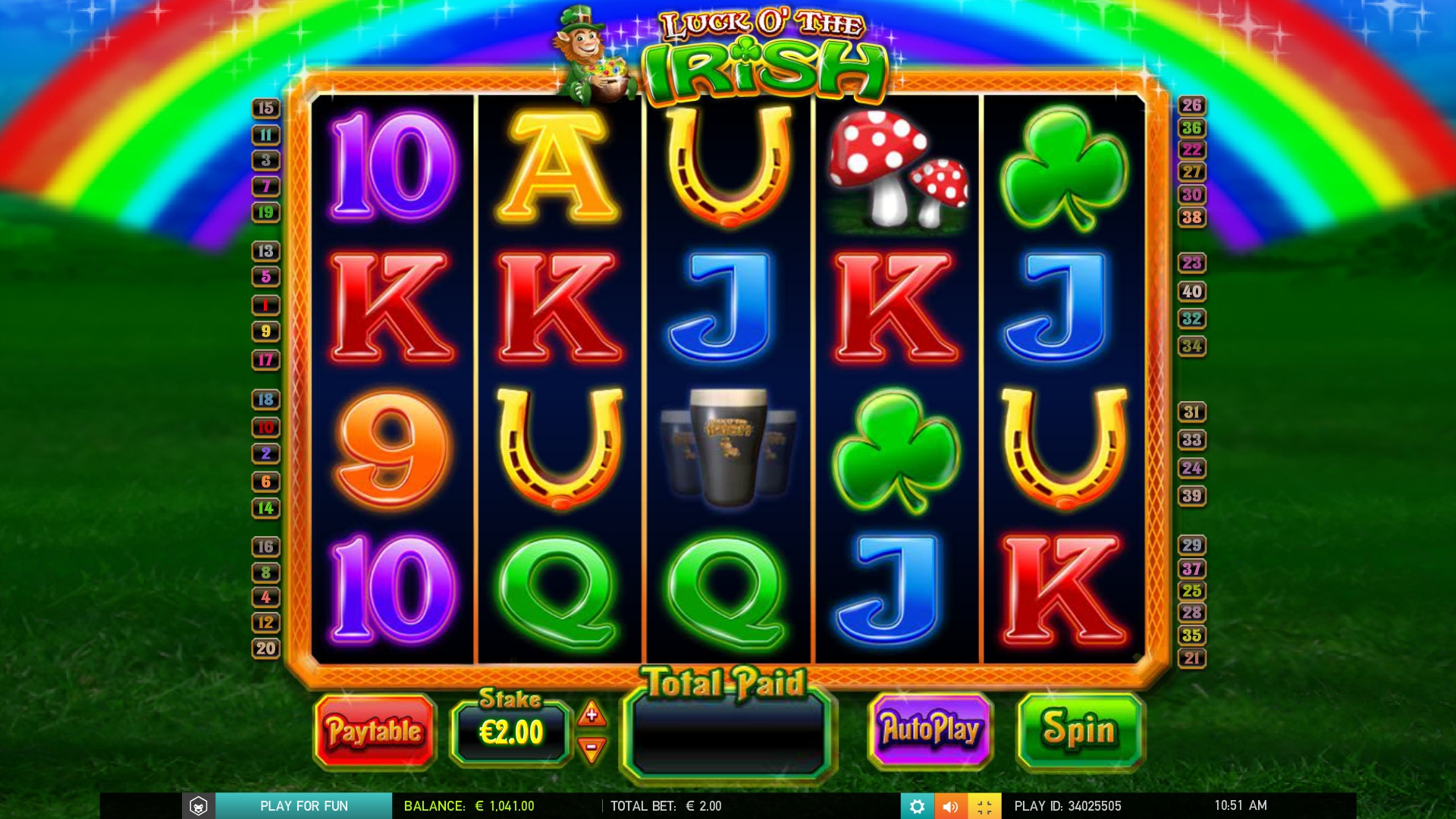Start AutoPlay mode
Screen dimensions: 1456x819
(930, 730)
